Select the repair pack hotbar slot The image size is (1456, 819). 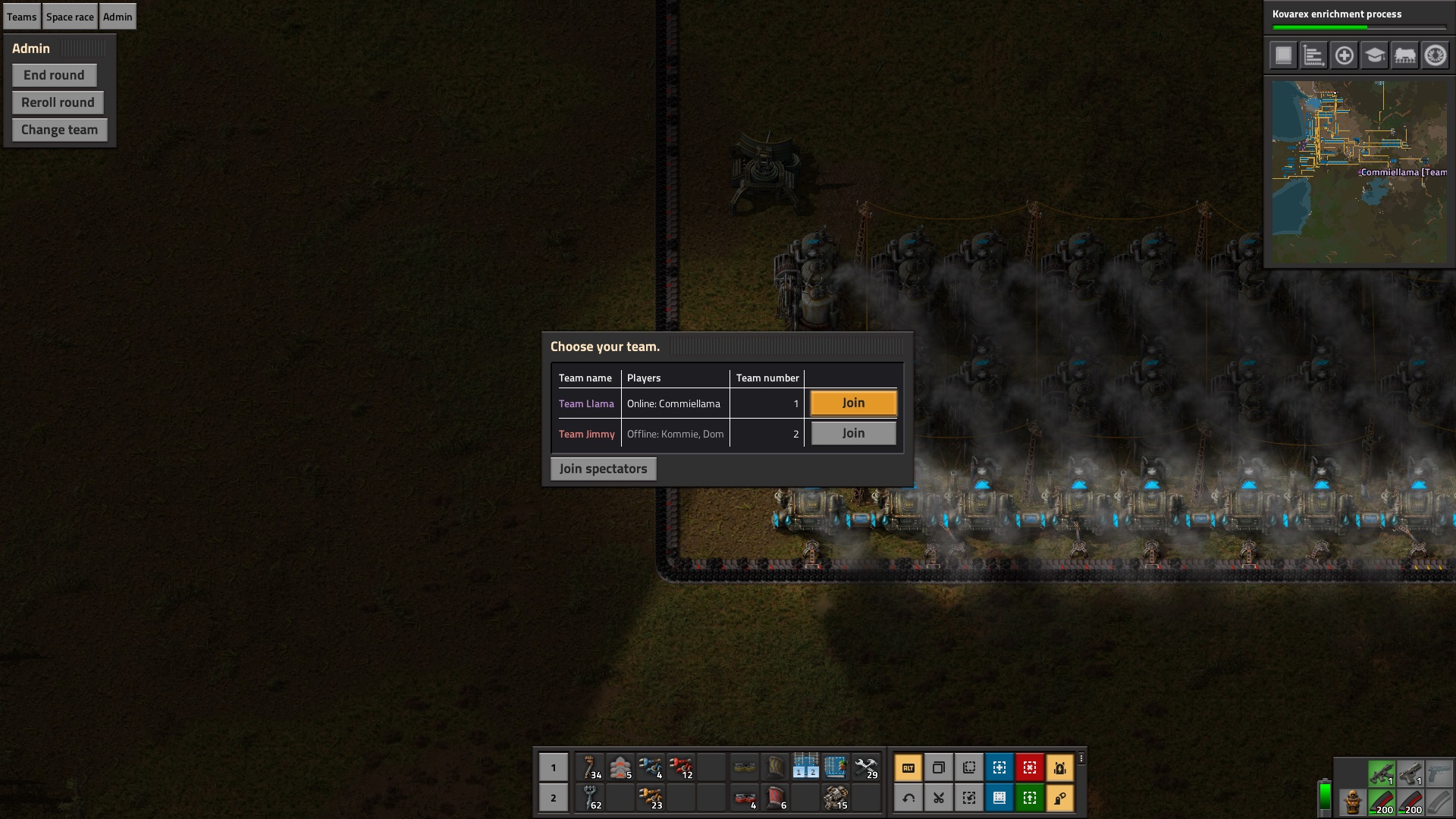865,767
